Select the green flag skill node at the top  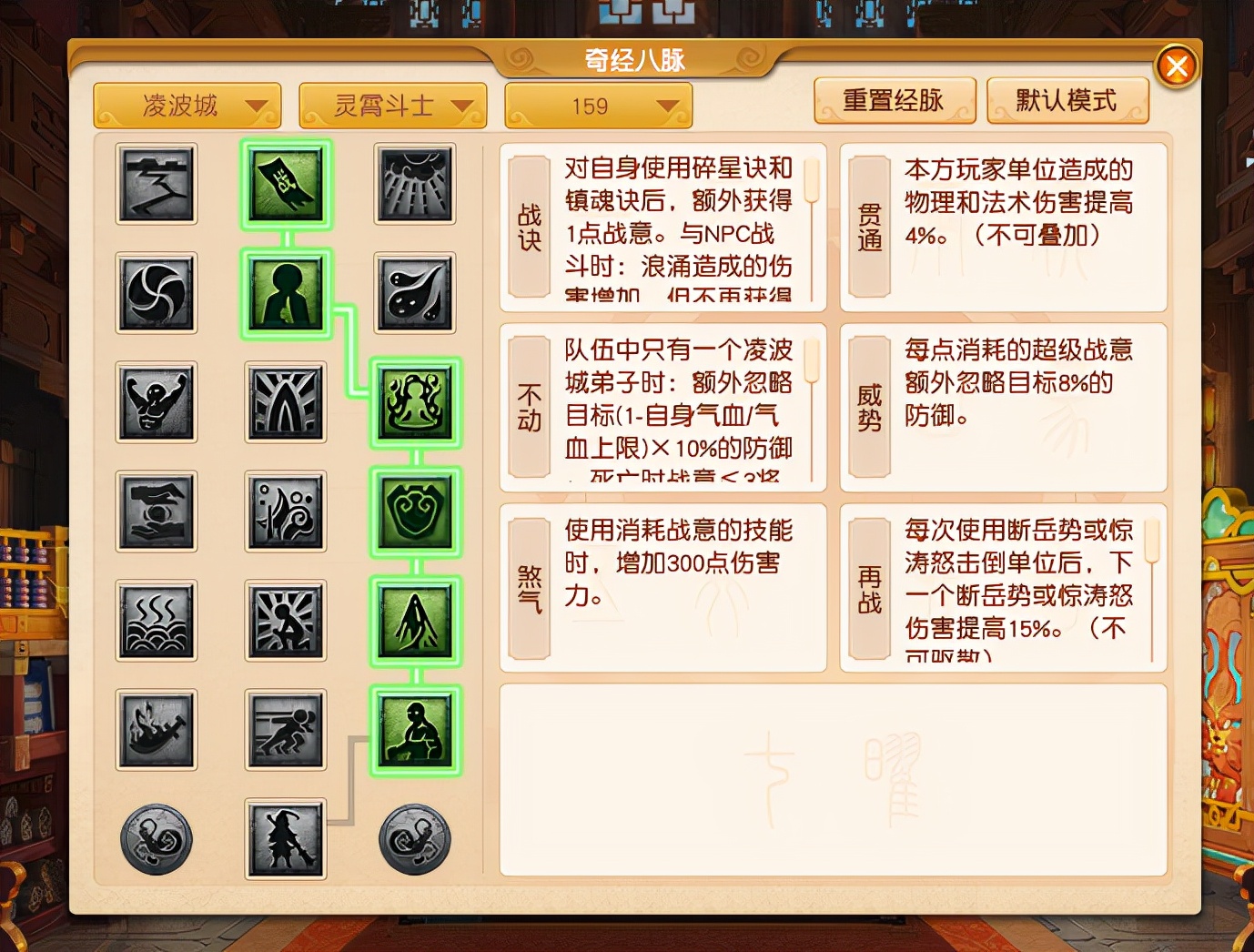pos(285,187)
